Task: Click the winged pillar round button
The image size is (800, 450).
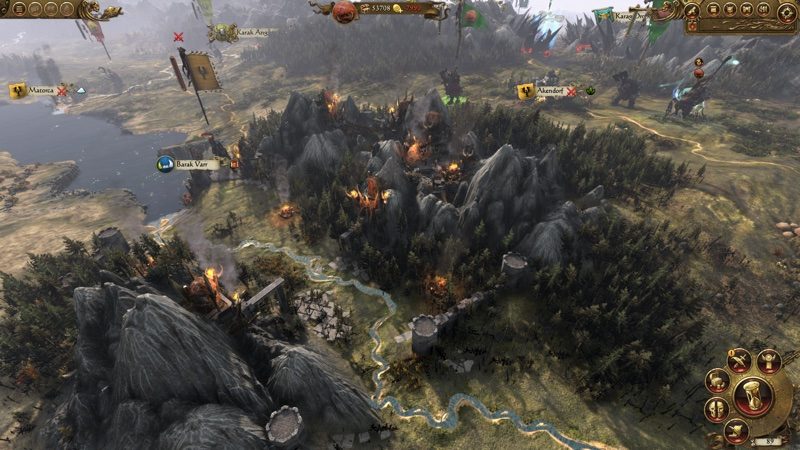Action: click(x=769, y=361)
